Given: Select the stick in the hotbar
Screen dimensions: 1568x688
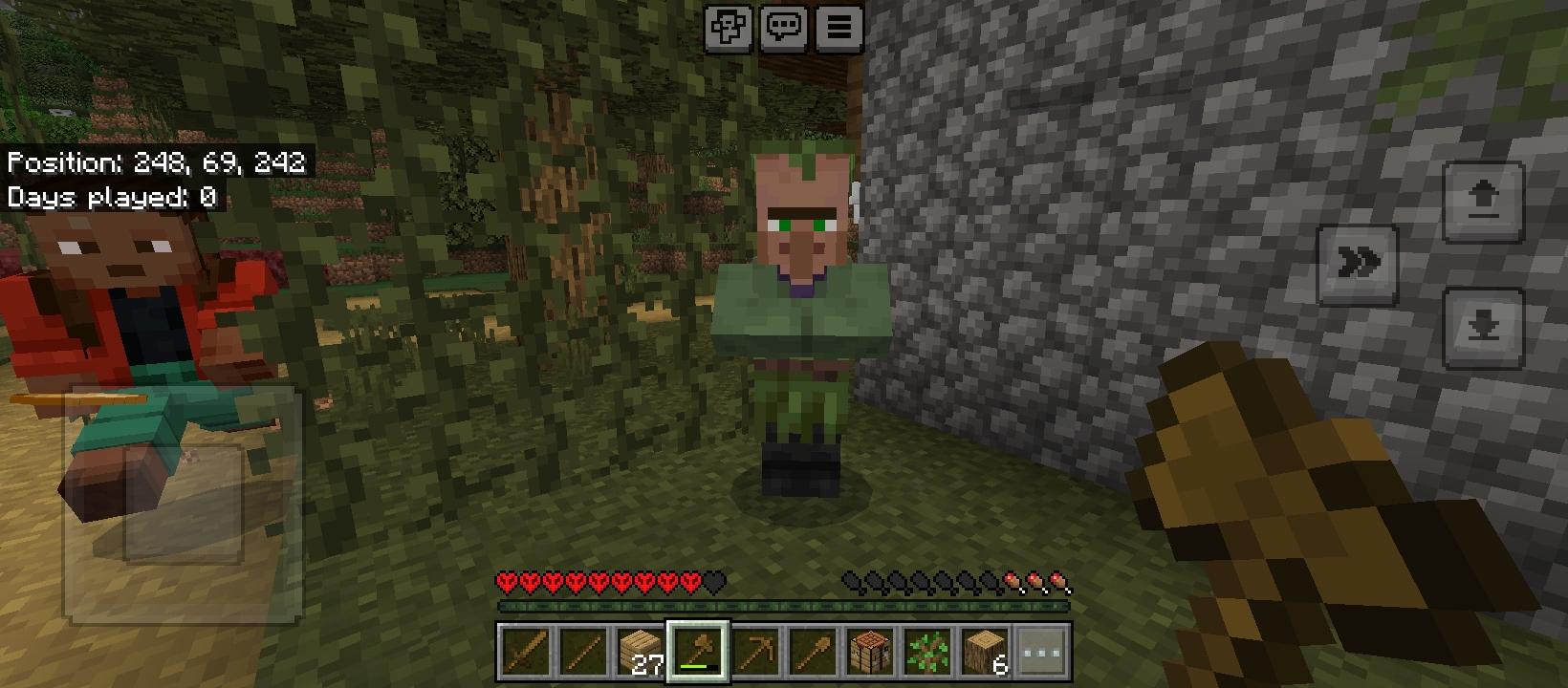Looking at the screenshot, I should click(x=583, y=652).
